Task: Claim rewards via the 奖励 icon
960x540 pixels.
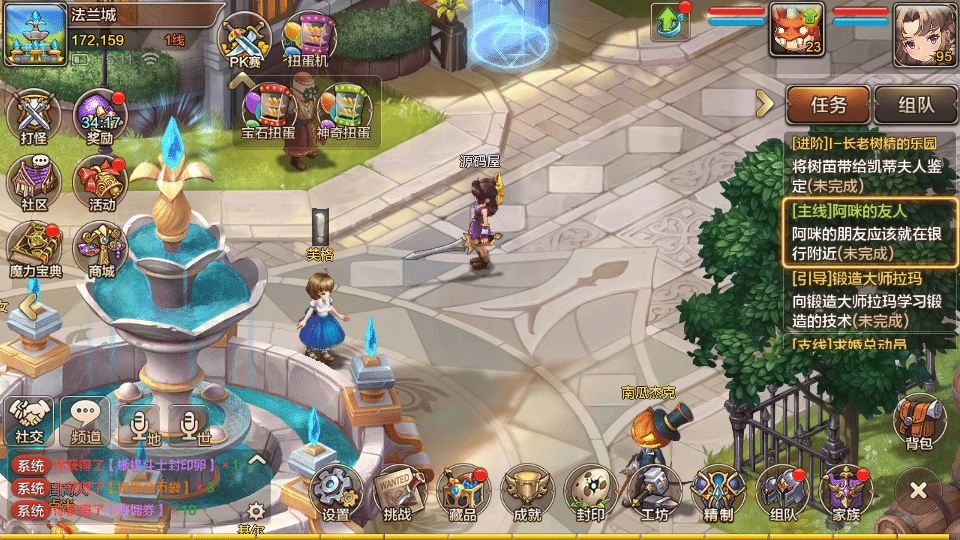Action: (x=99, y=117)
